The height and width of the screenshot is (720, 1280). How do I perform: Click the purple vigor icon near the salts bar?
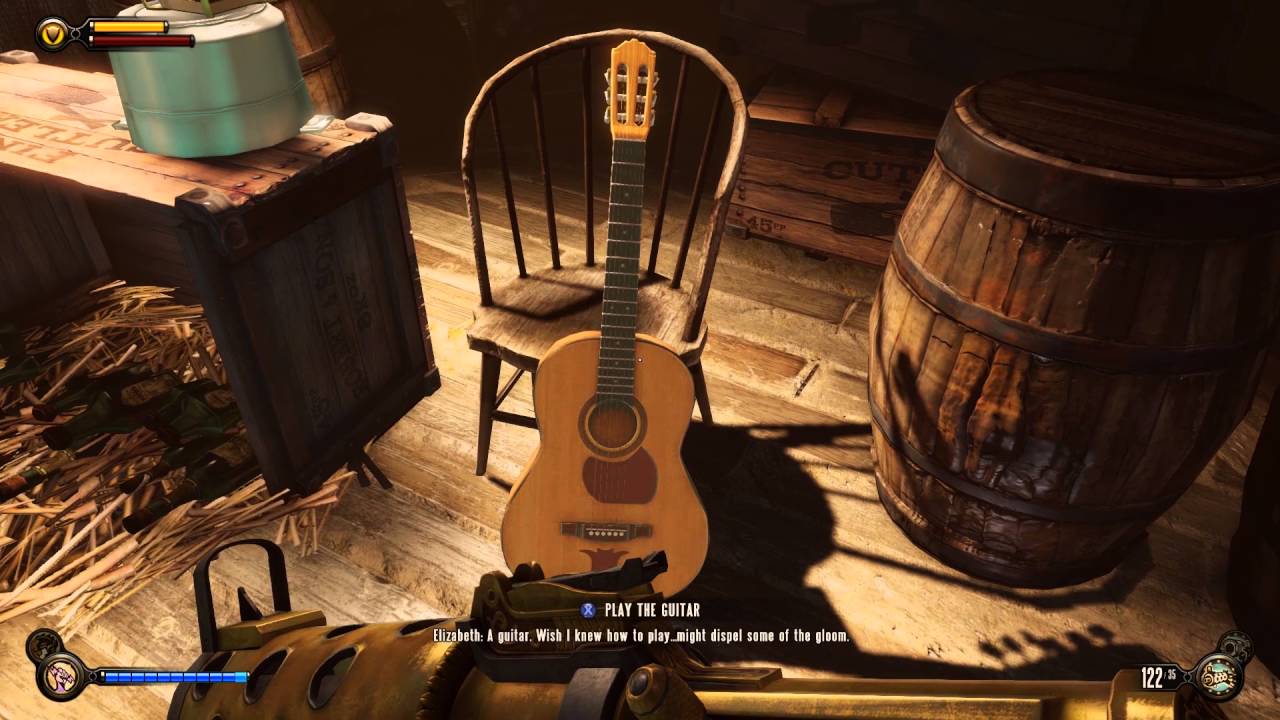(x=60, y=677)
